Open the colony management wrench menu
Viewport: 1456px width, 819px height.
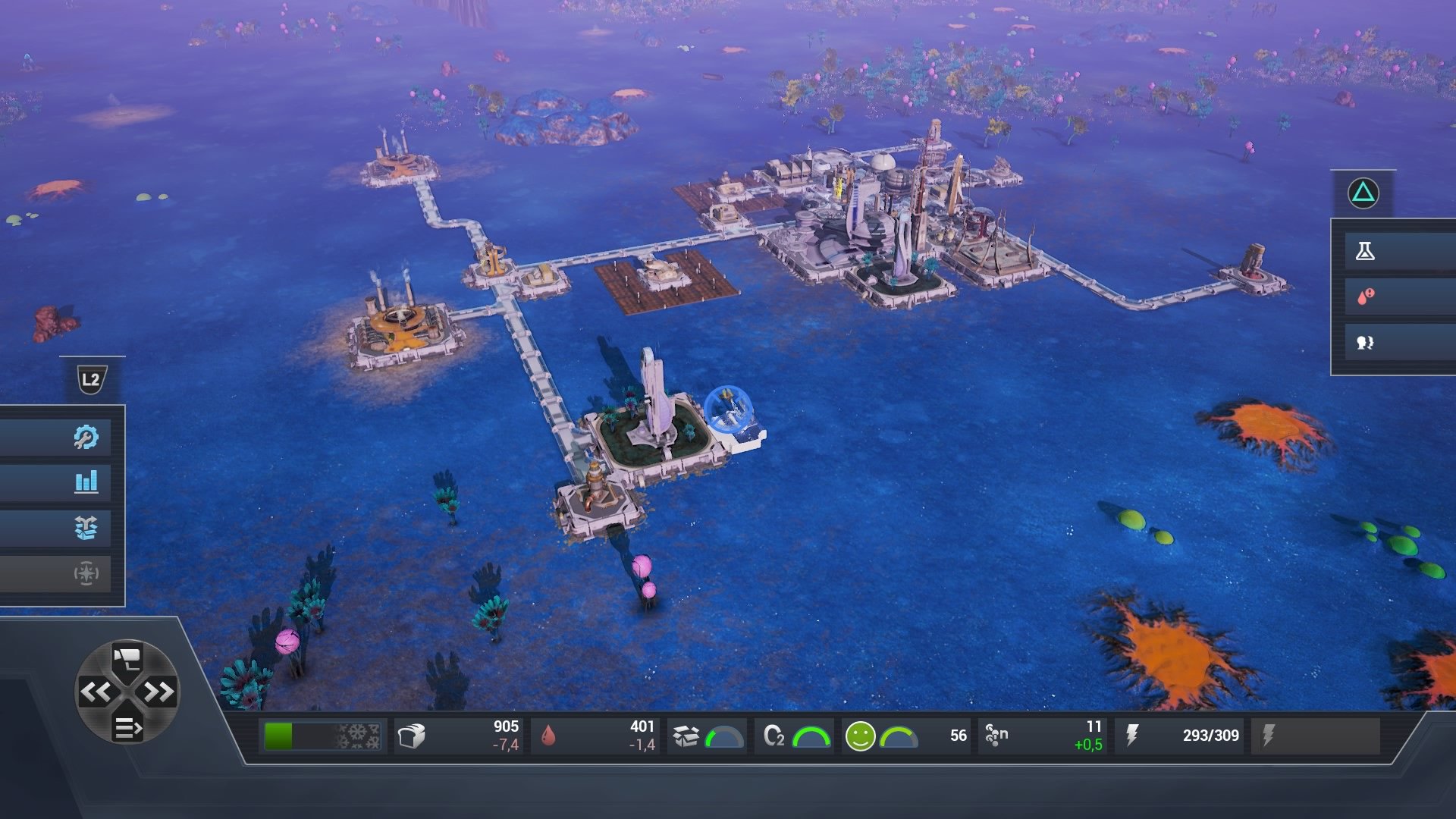tap(86, 435)
